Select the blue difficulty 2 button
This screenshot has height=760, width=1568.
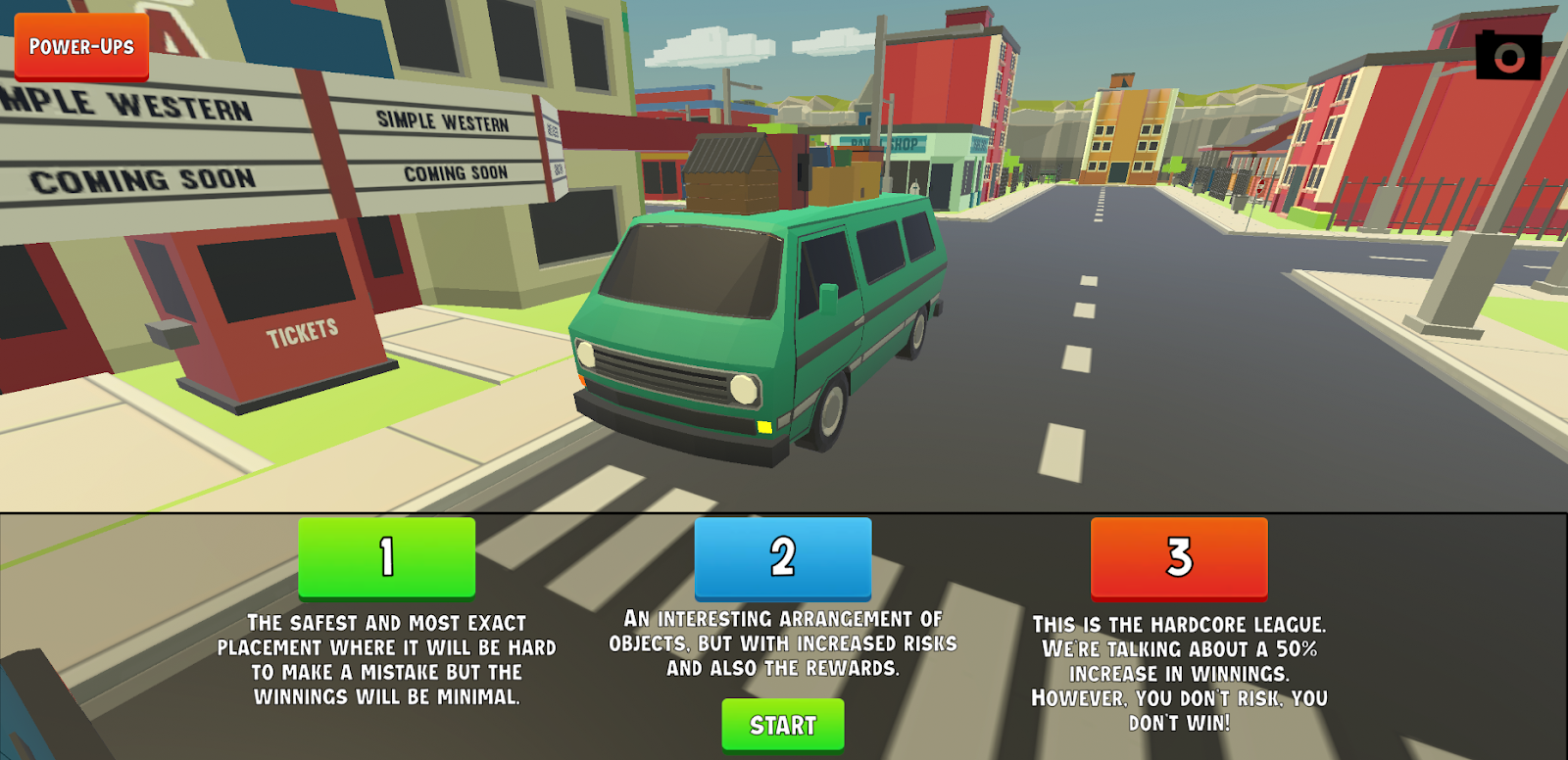click(782, 557)
